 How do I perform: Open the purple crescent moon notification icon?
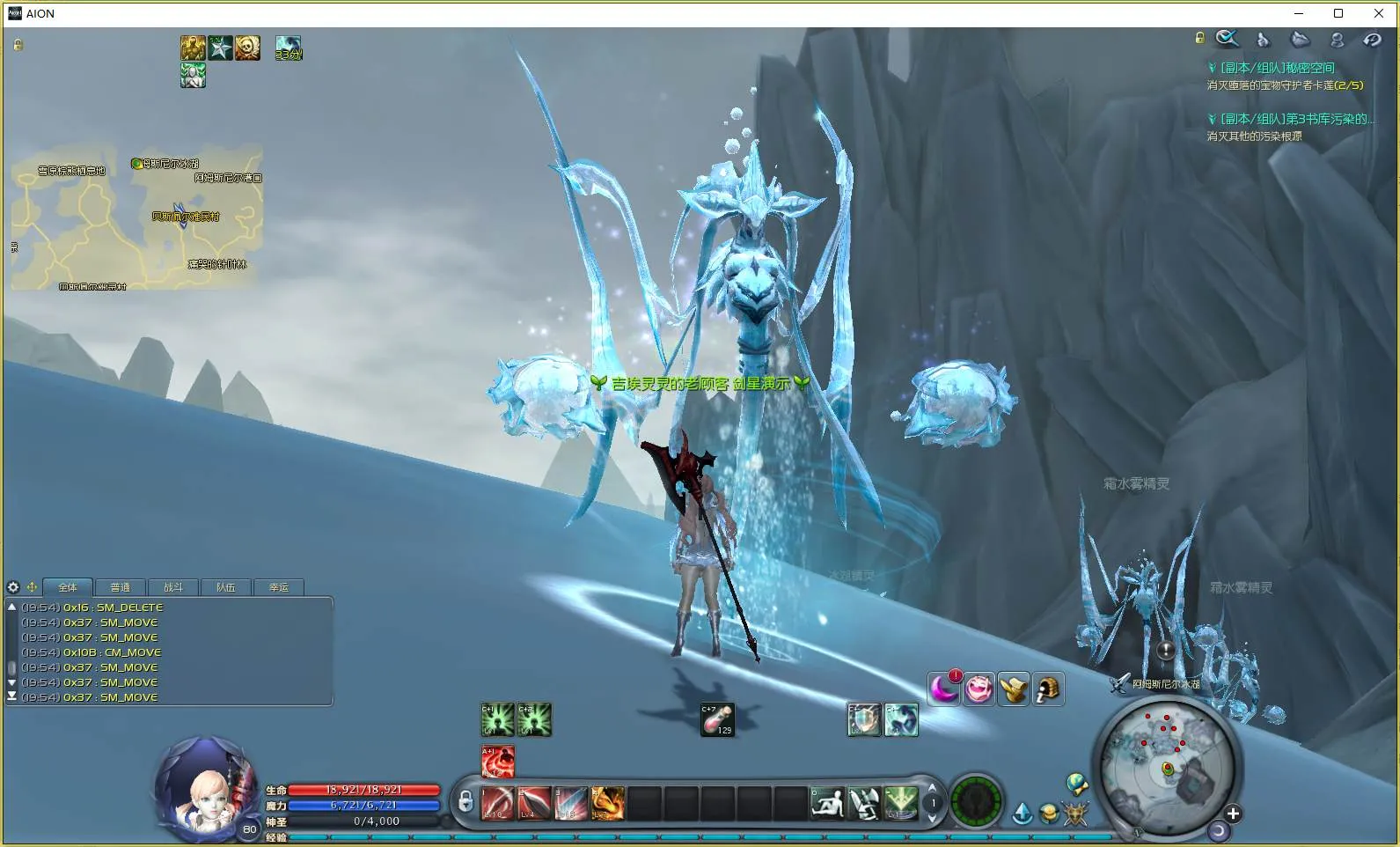944,689
